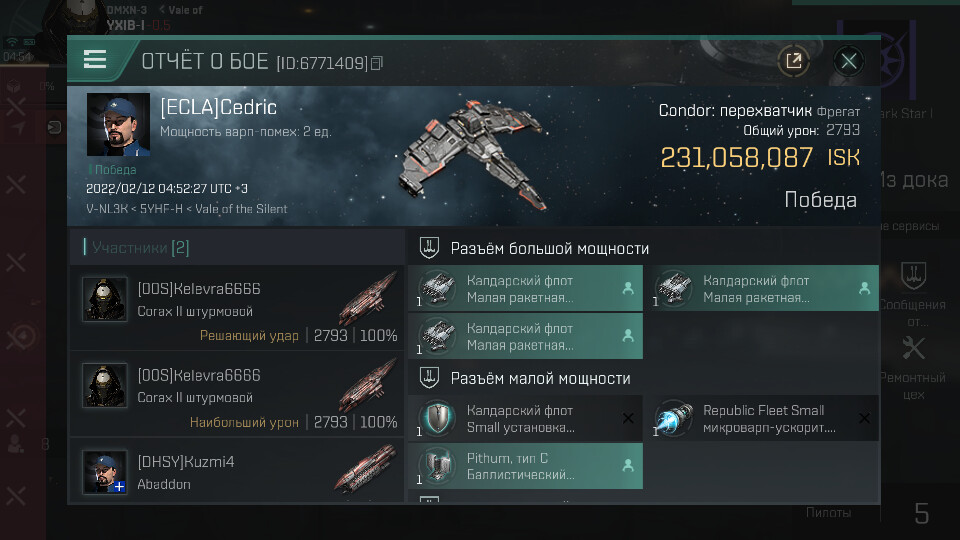Toggle the Разъём большой мощности section

548,248
